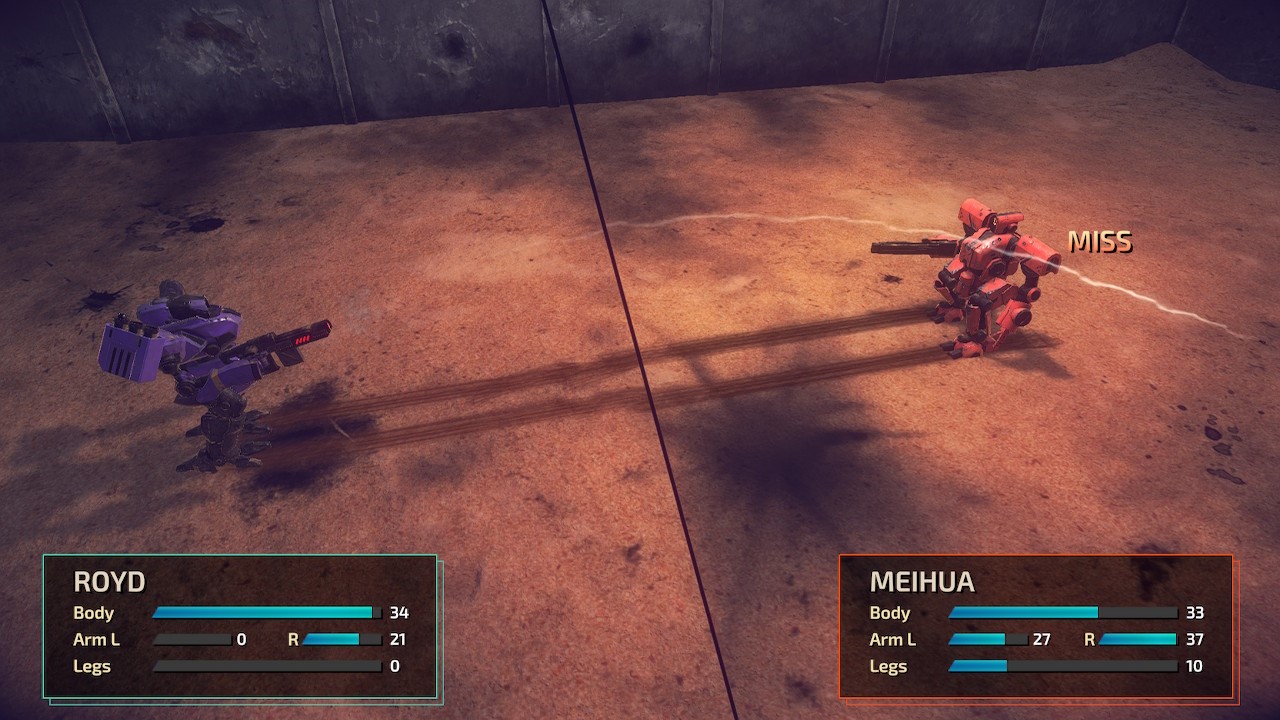Click the MISS indicator beside Meihua
The height and width of the screenshot is (720, 1280).
(x=1102, y=242)
